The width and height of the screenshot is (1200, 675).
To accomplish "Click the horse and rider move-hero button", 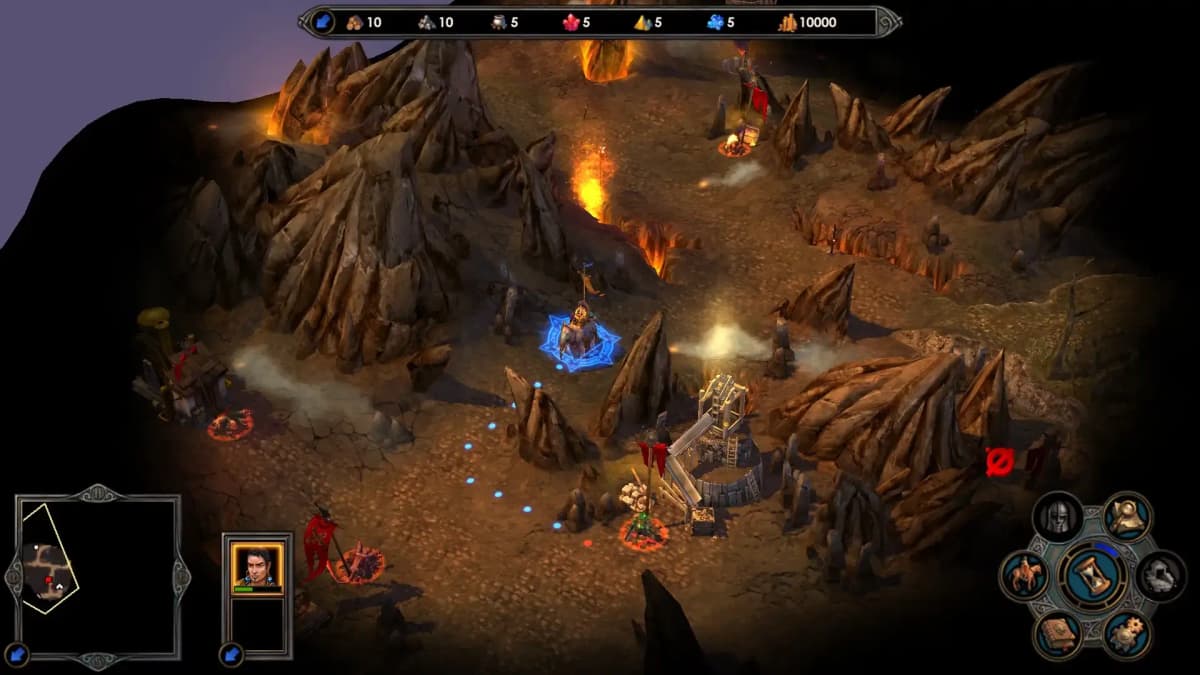I will (1024, 577).
